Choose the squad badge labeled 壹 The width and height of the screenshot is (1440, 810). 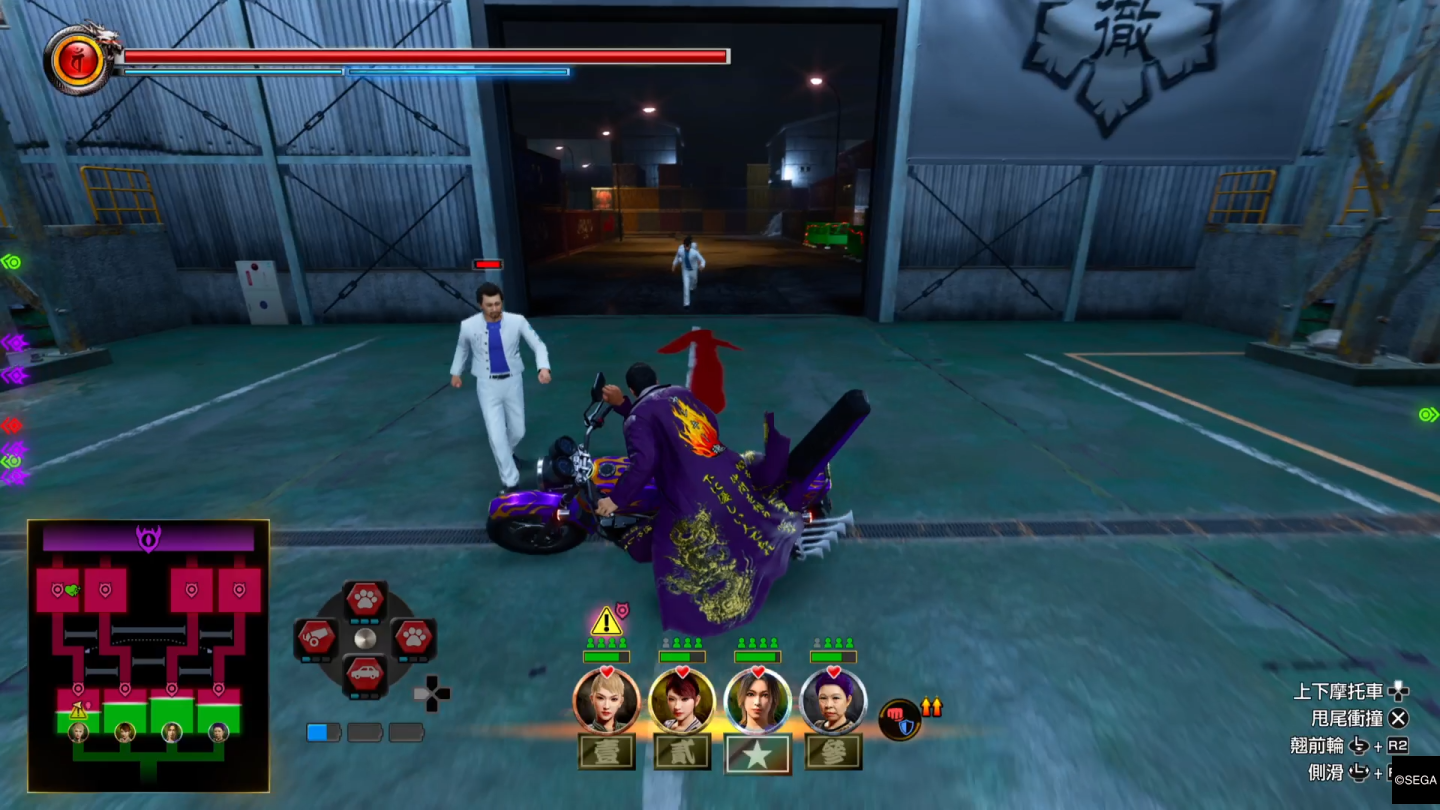(607, 753)
